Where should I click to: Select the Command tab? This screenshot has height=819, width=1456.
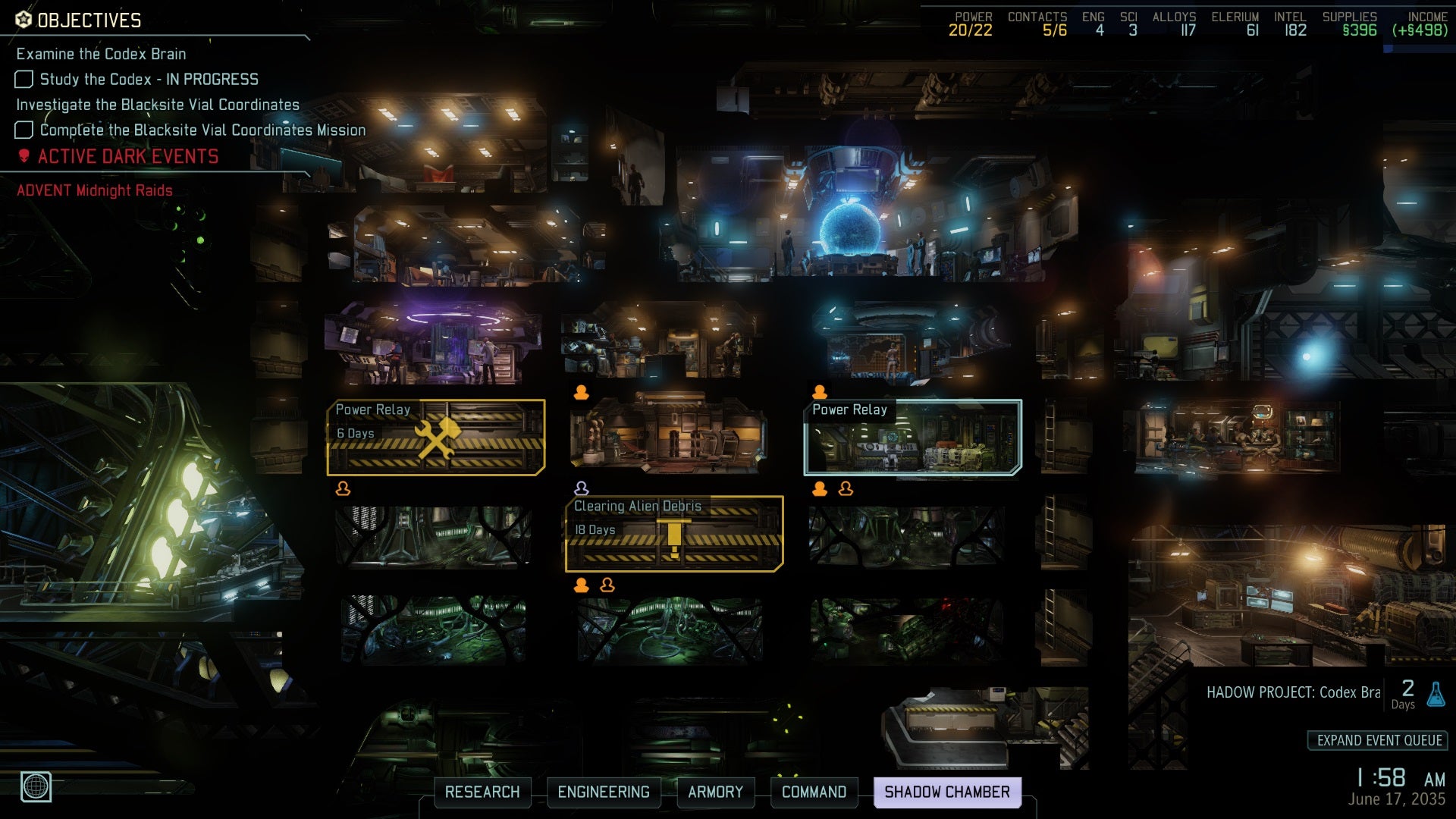(814, 792)
